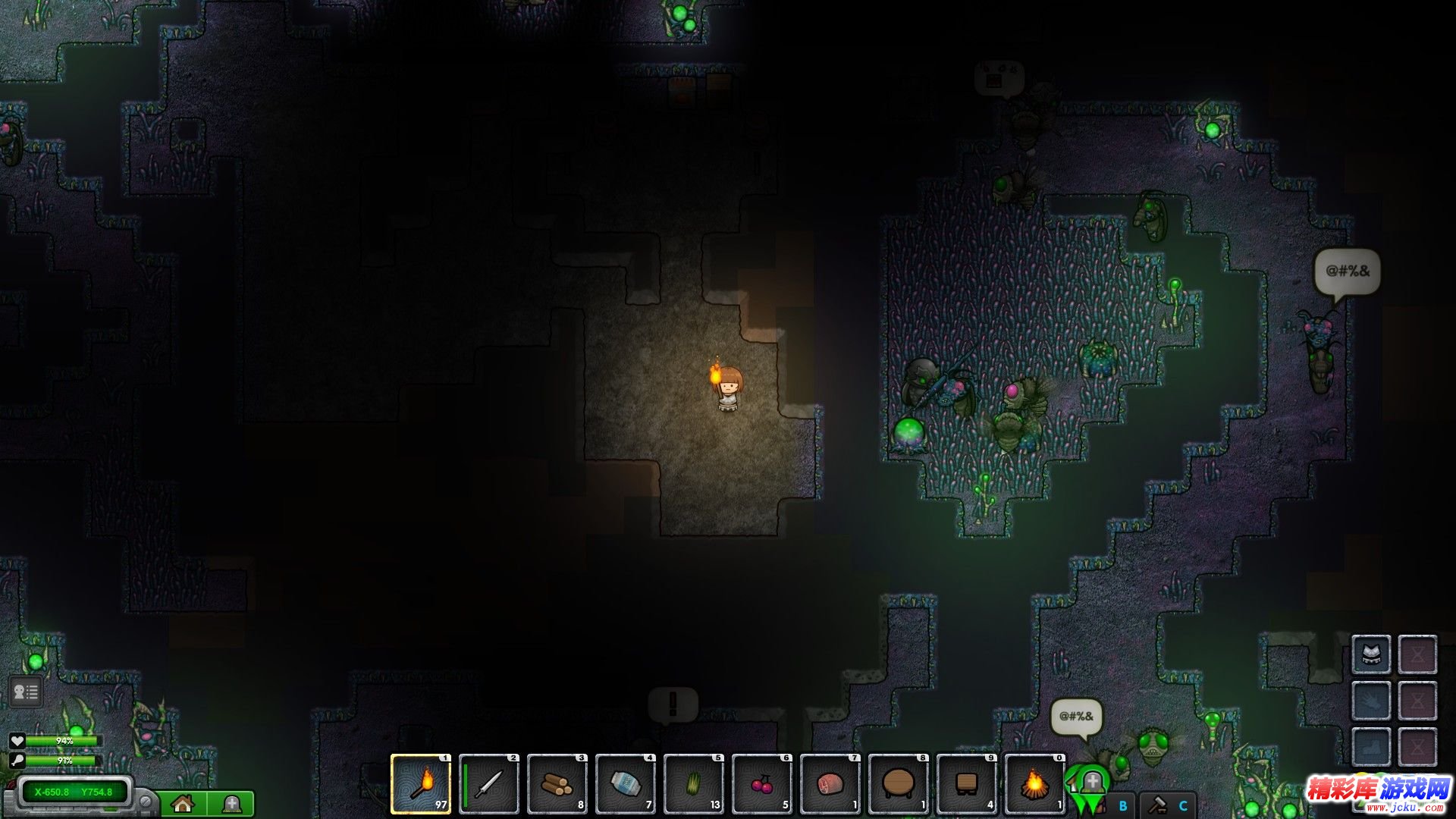Select the campfire hotbar slot
This screenshot has height=819, width=1456.
(x=1035, y=784)
